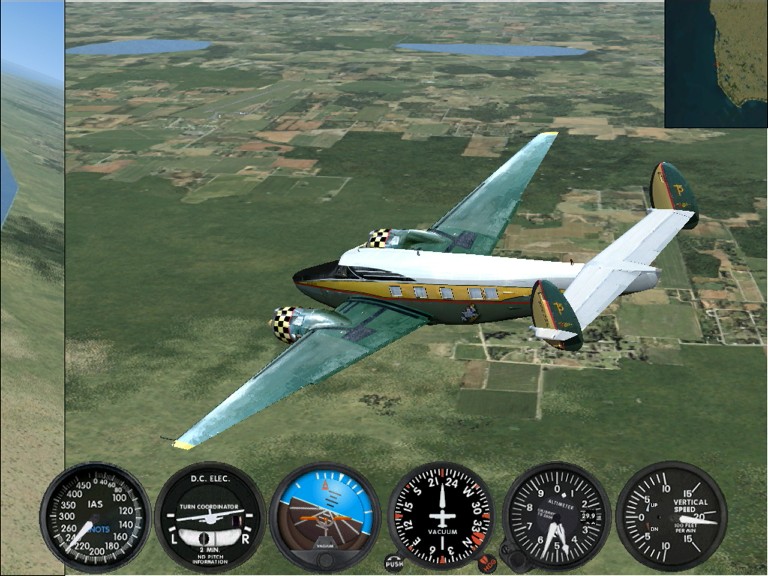This screenshot has width=768, height=576.
Task: Click the red heading bug knob
Action: point(487,564)
